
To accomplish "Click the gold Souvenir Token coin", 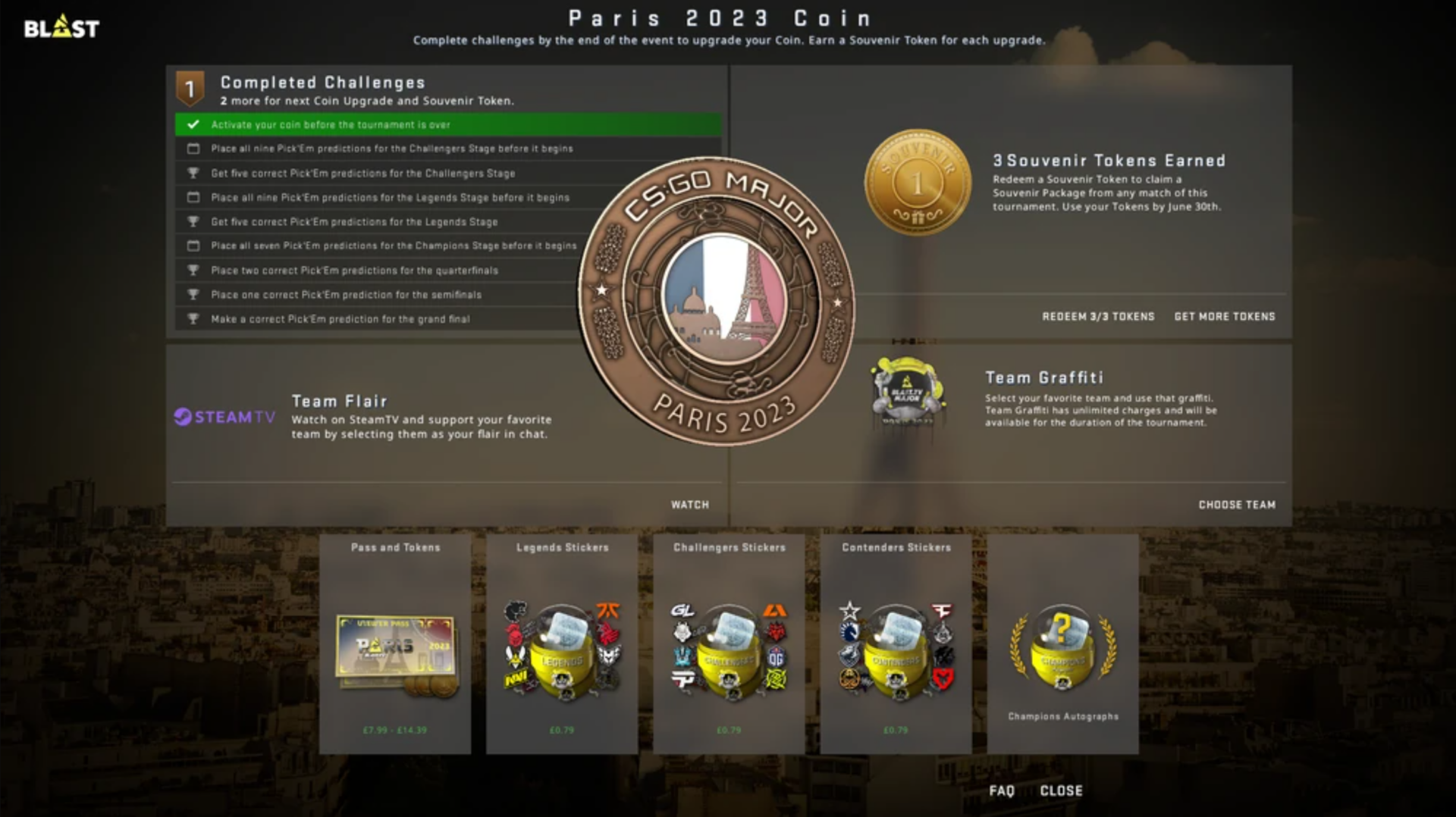I will [918, 182].
